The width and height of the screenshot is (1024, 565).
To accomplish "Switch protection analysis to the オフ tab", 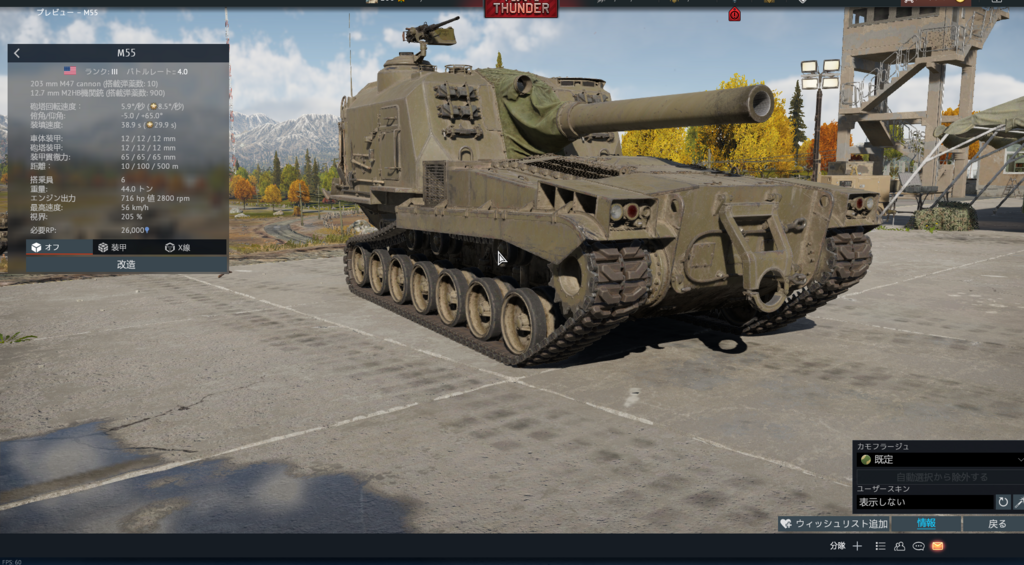I will 46,247.
